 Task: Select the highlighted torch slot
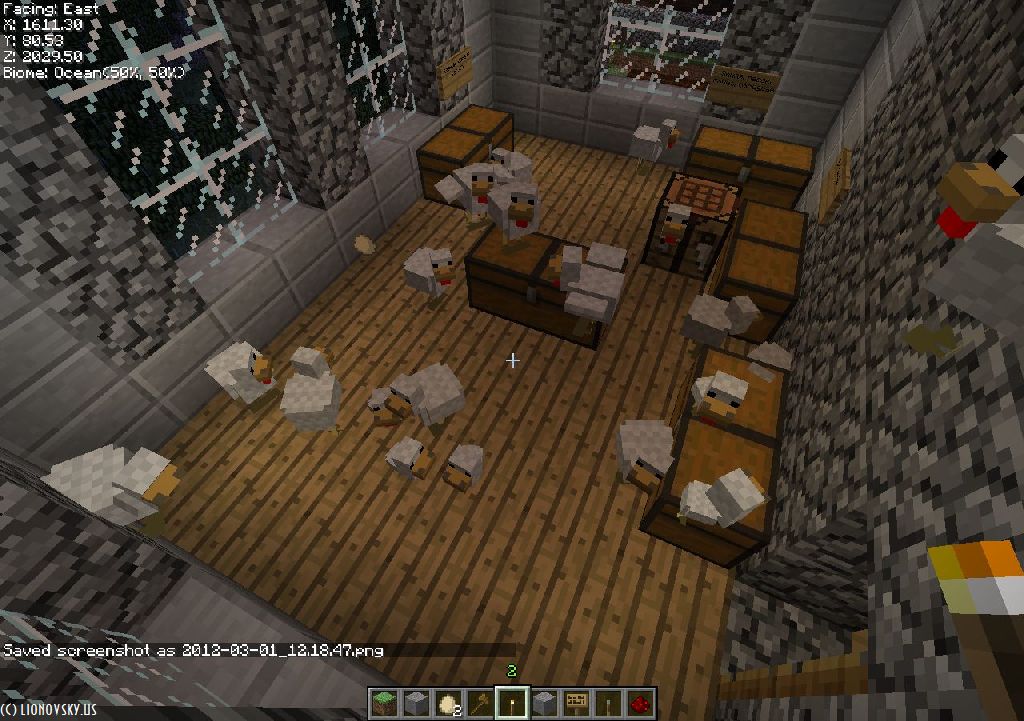[514, 702]
